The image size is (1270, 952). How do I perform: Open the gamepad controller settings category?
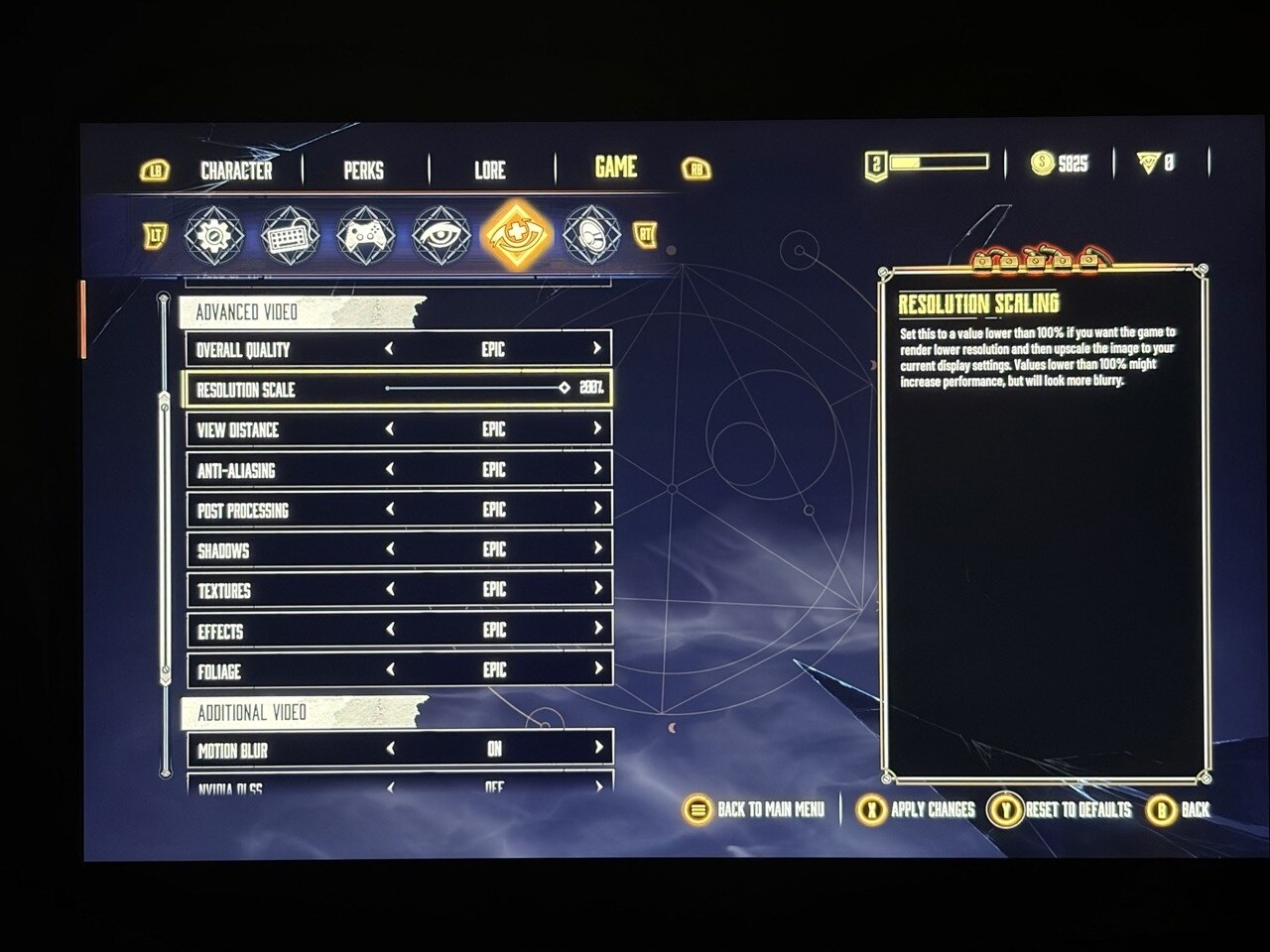point(363,236)
